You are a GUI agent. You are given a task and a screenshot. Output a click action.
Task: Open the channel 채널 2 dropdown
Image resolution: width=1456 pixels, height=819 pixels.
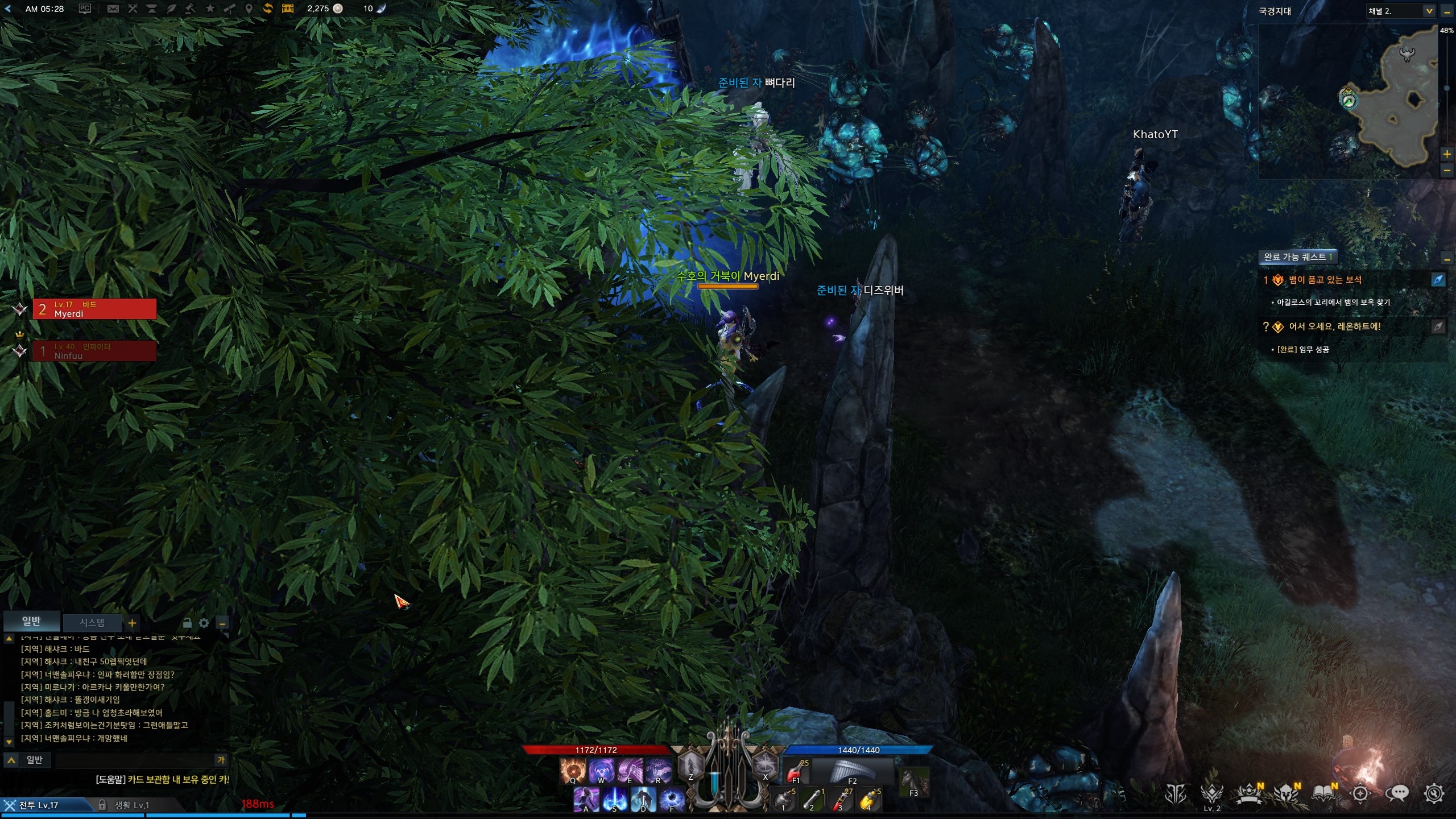[x=1429, y=11]
